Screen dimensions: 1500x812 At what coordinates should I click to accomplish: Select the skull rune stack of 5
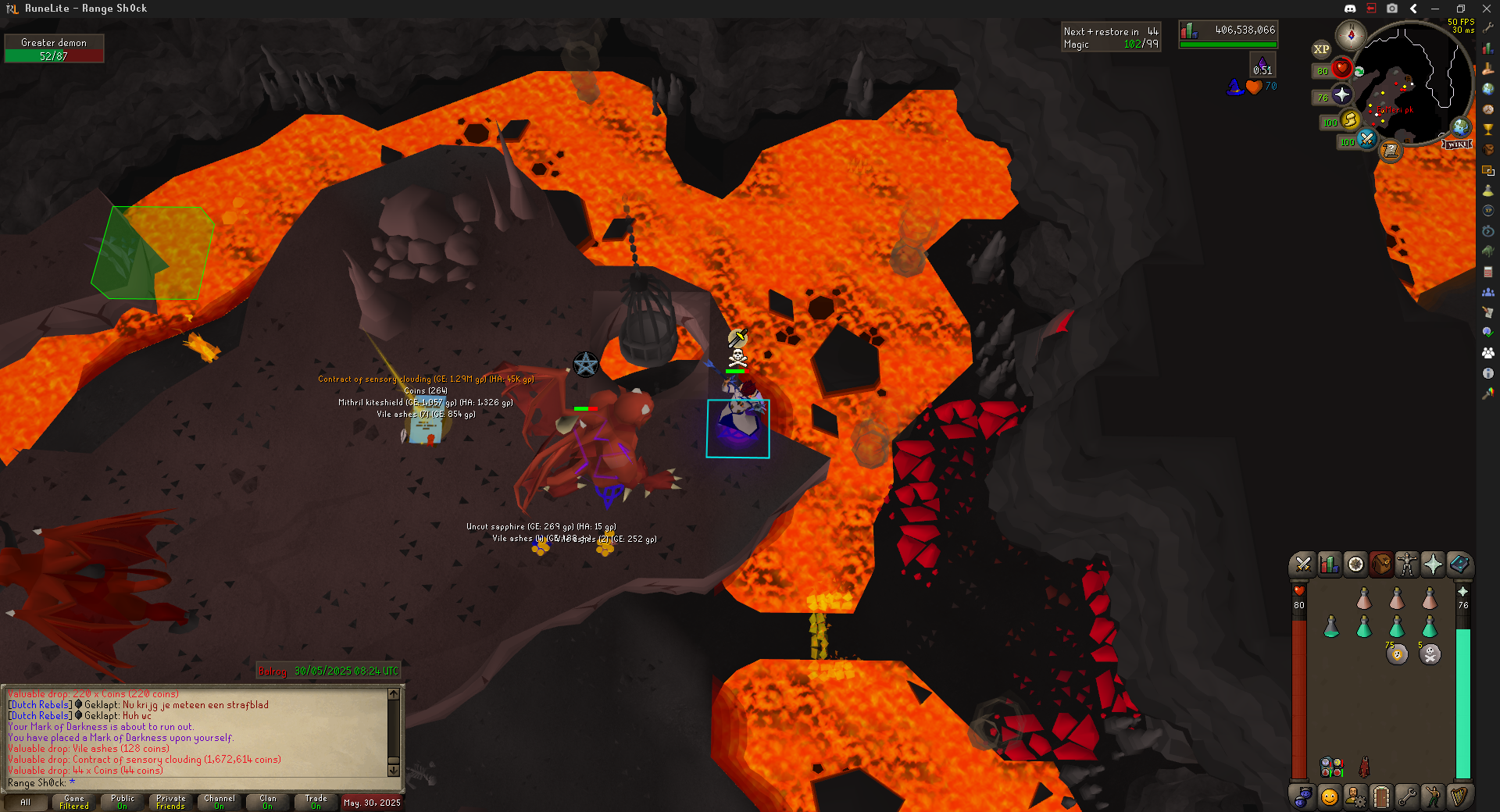pyautogui.click(x=1430, y=654)
